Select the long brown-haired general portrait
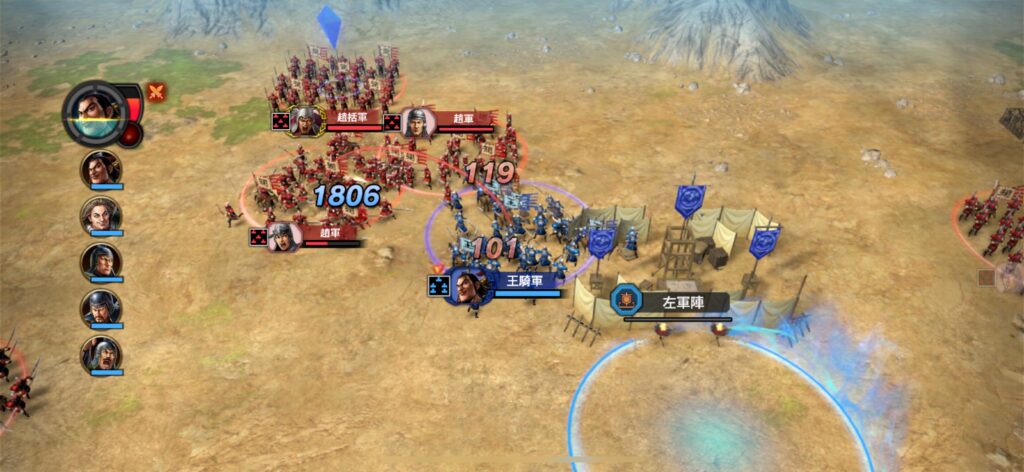The height and width of the screenshot is (472, 1024). coord(101,214)
